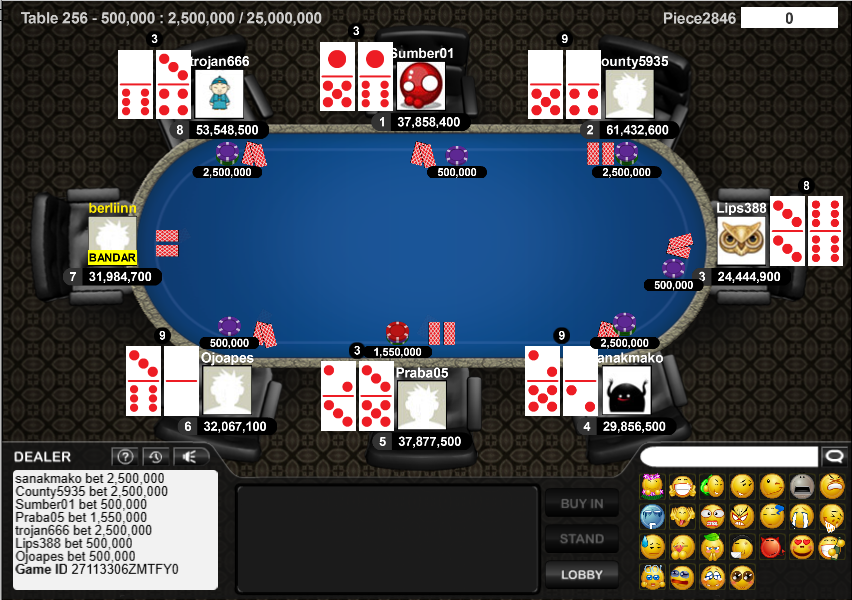Click the BUY IN button
The height and width of the screenshot is (600, 852).
click(x=581, y=503)
